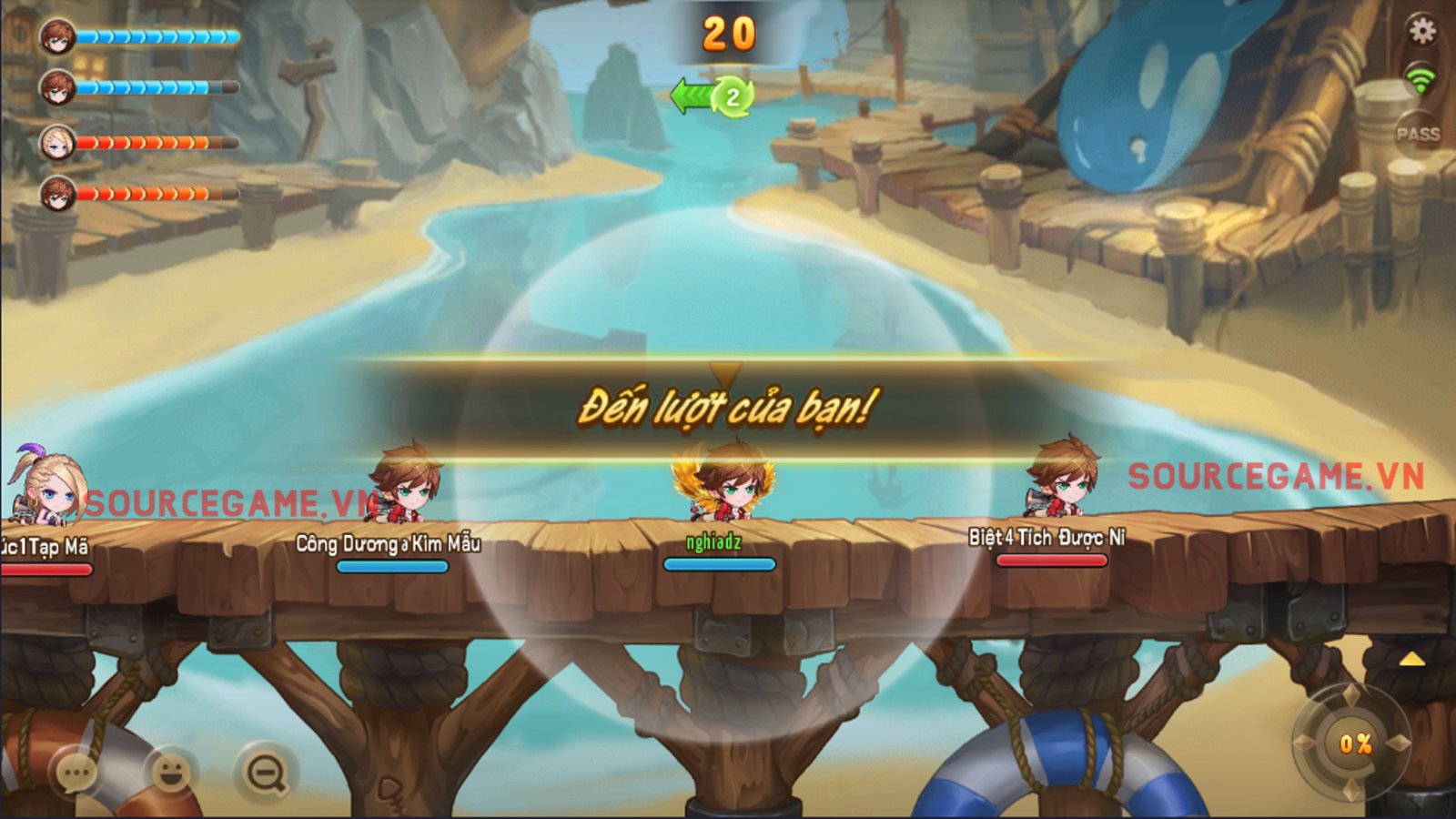This screenshot has width=1456, height=819.
Task: Select the fourth enemy avatar portrait
Action: click(56, 191)
